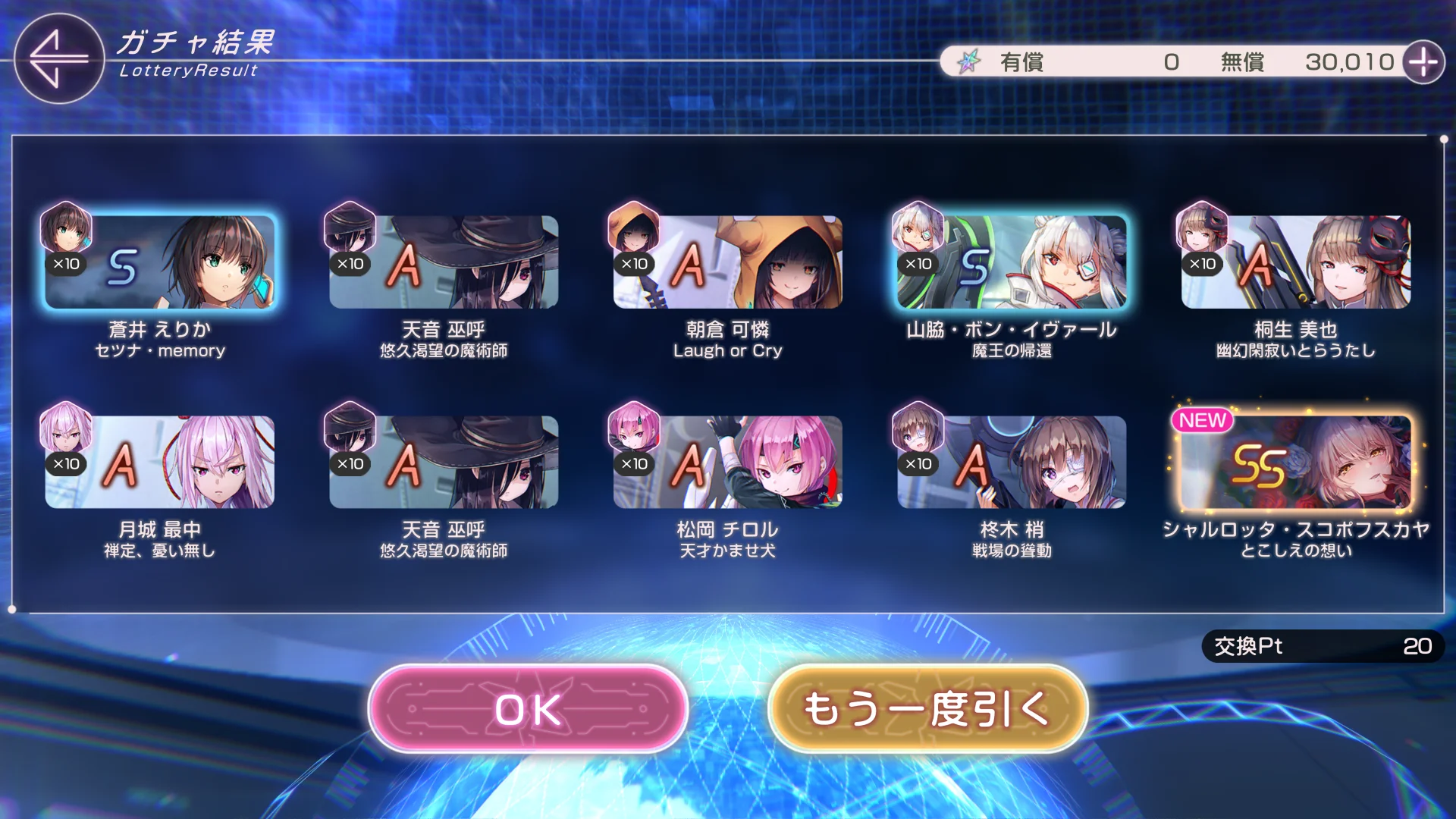This screenshot has height=819, width=1456.
Task: Show the 柊木 梢 card
Action: (1011, 462)
